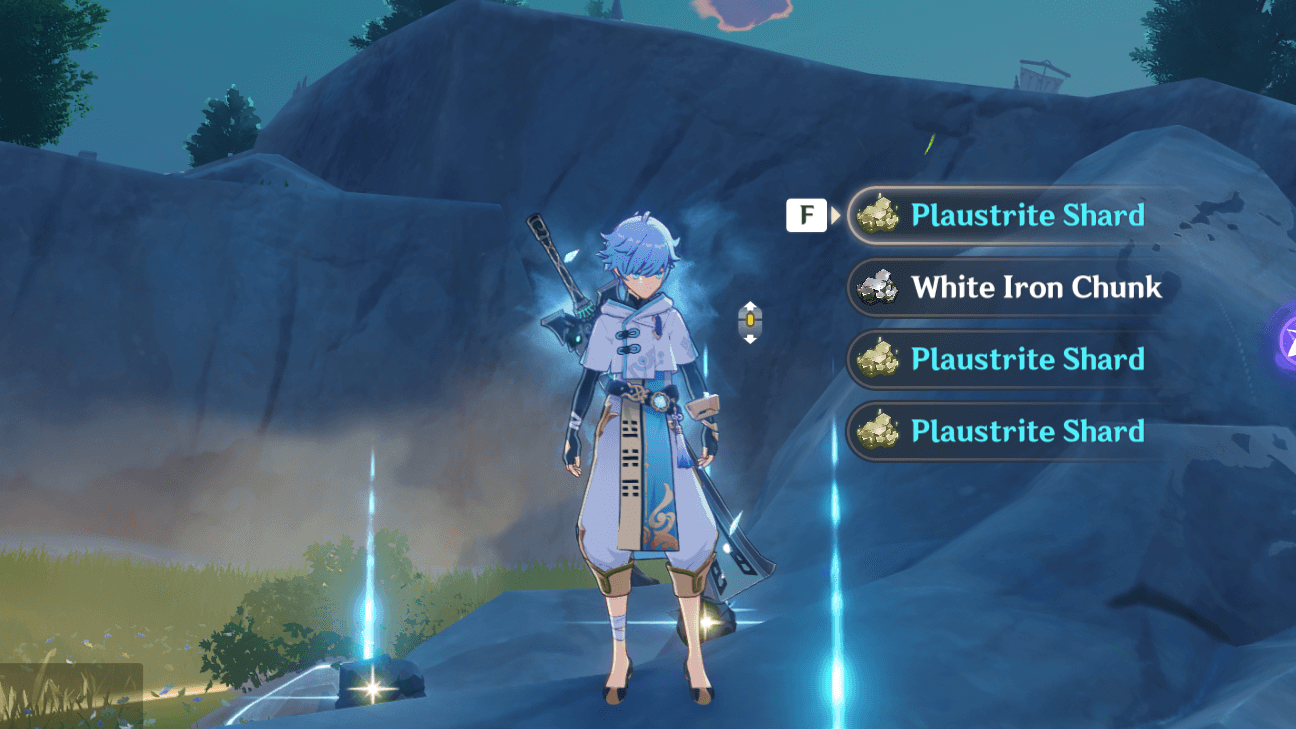Pick up the topmost Plaustrite Shard
Image resolution: width=1296 pixels, height=729 pixels.
point(1010,215)
